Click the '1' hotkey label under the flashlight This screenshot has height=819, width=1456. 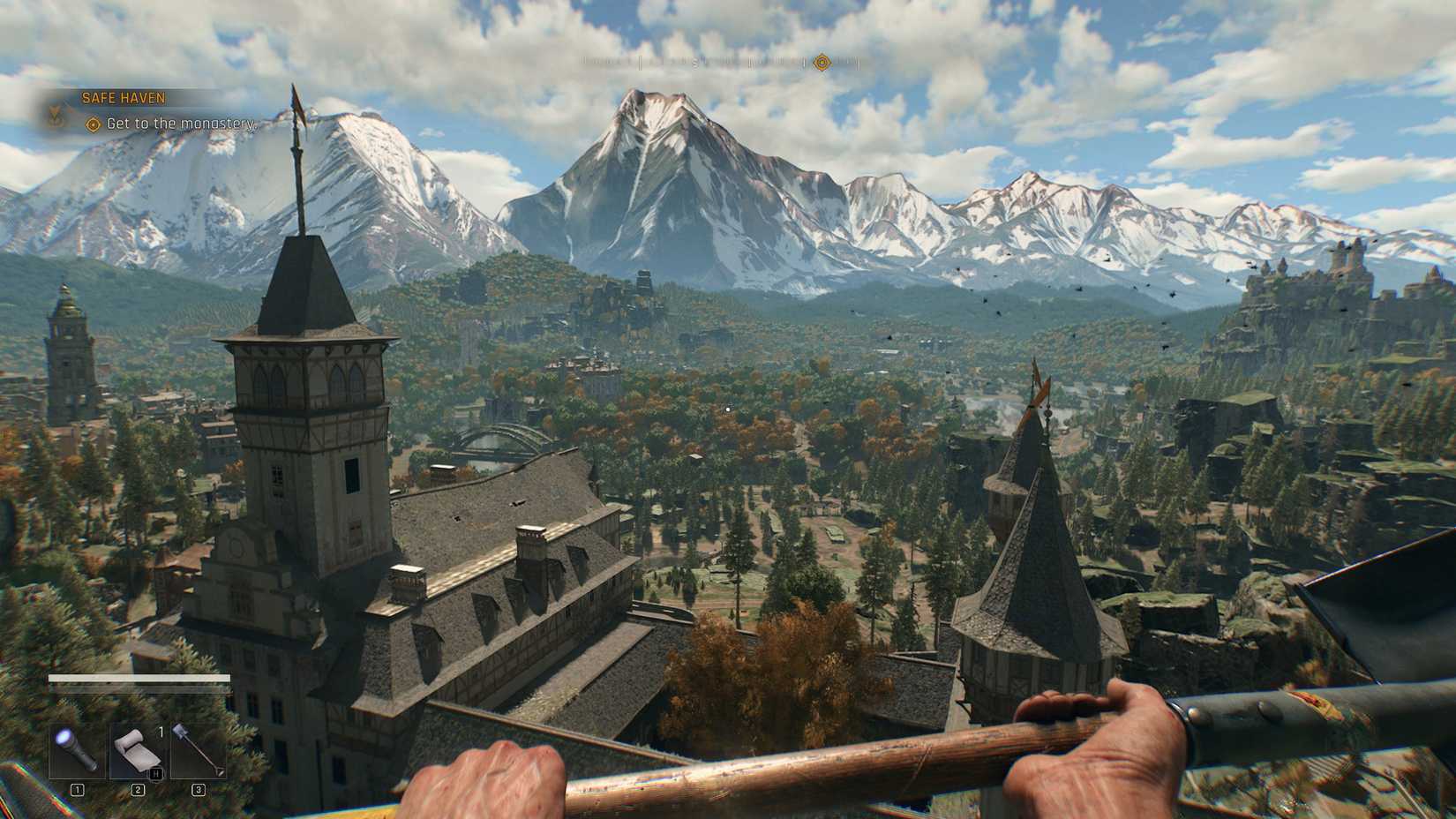point(78,790)
